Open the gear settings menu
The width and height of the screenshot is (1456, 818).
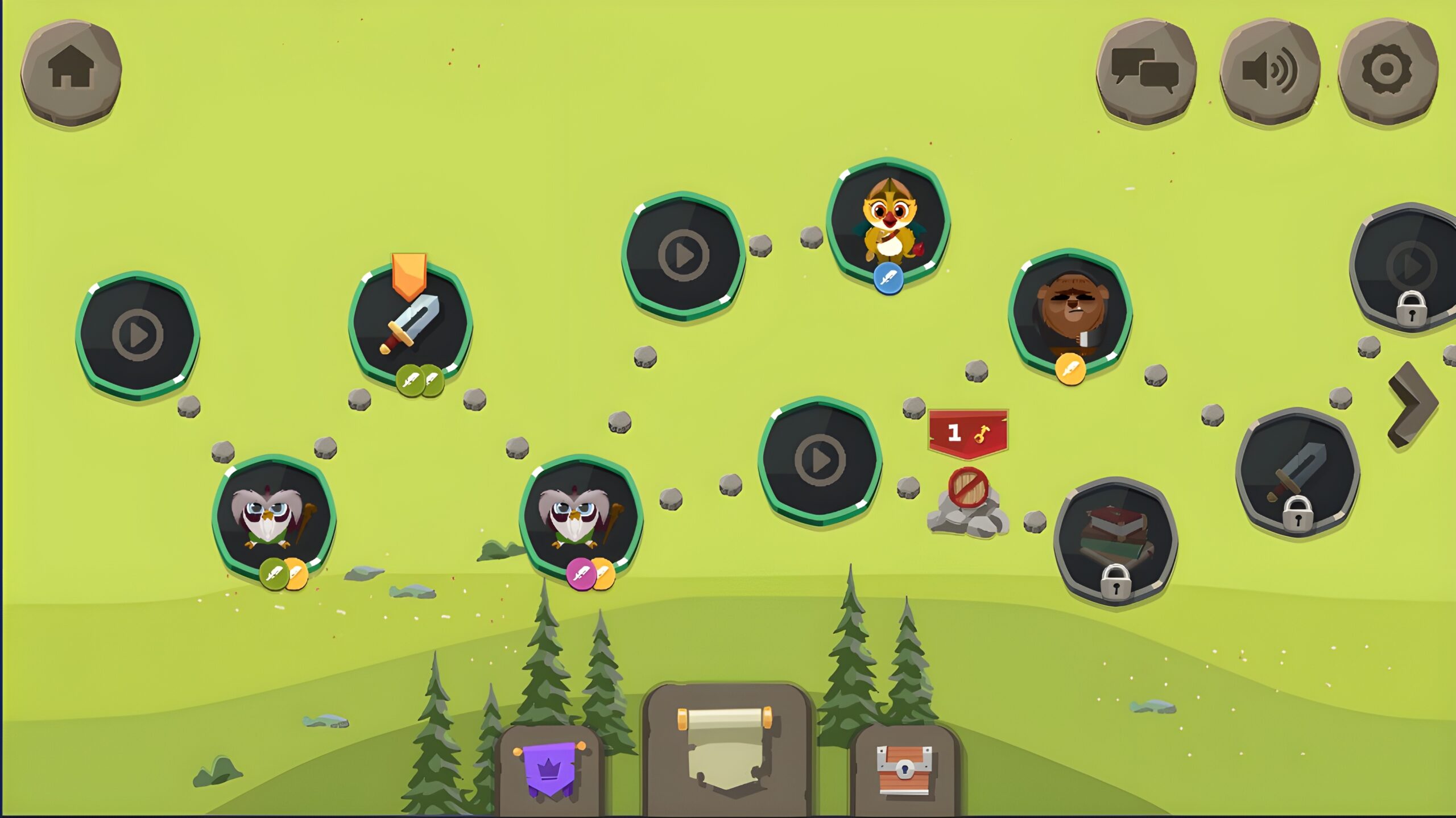tap(1387, 71)
